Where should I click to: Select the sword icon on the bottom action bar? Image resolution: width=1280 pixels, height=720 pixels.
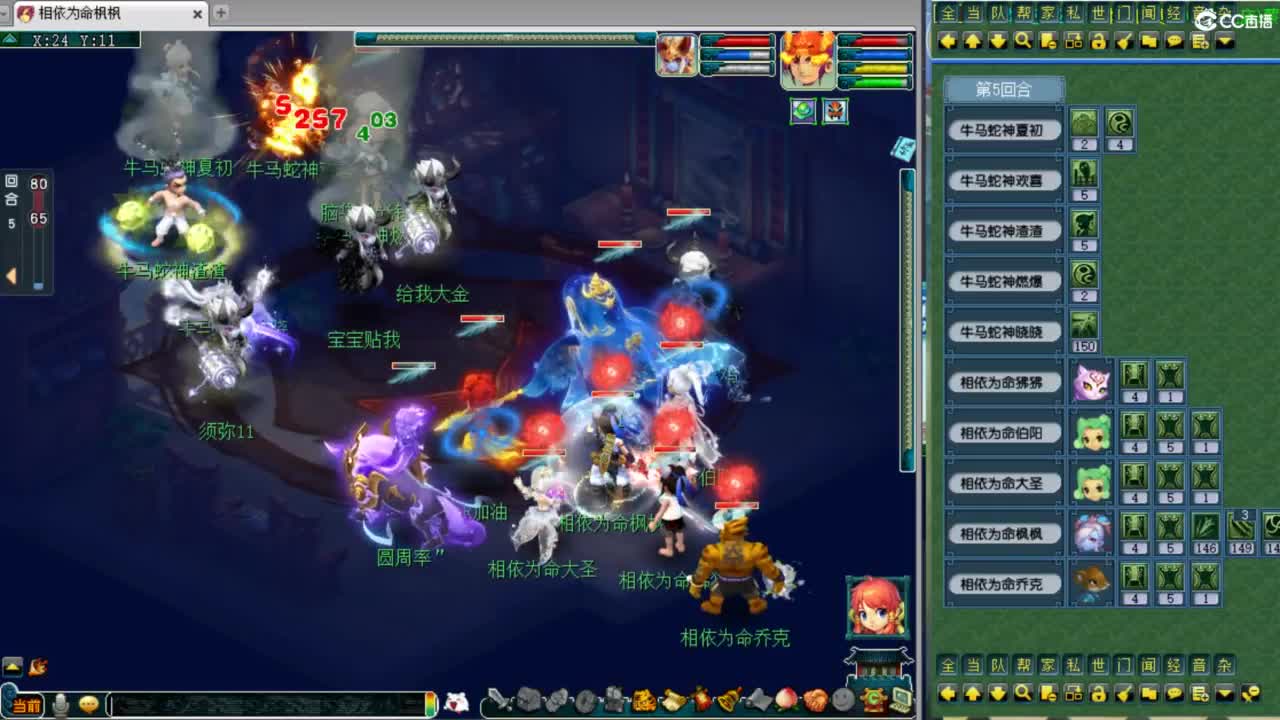pos(496,698)
